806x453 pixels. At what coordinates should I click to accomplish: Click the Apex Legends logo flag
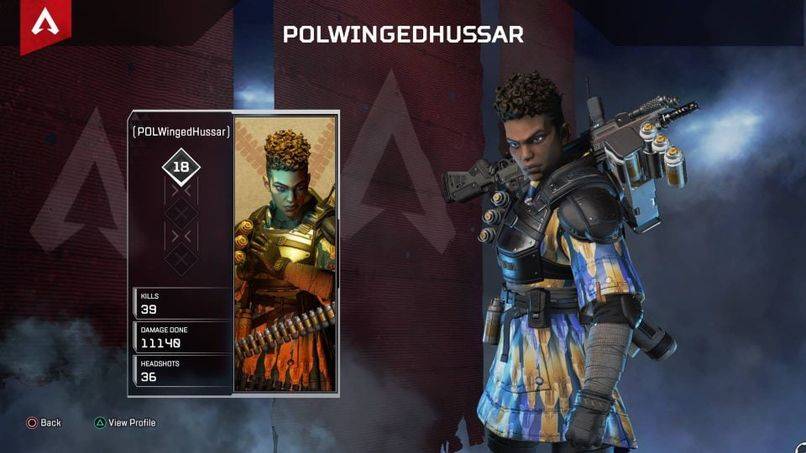pos(43,24)
